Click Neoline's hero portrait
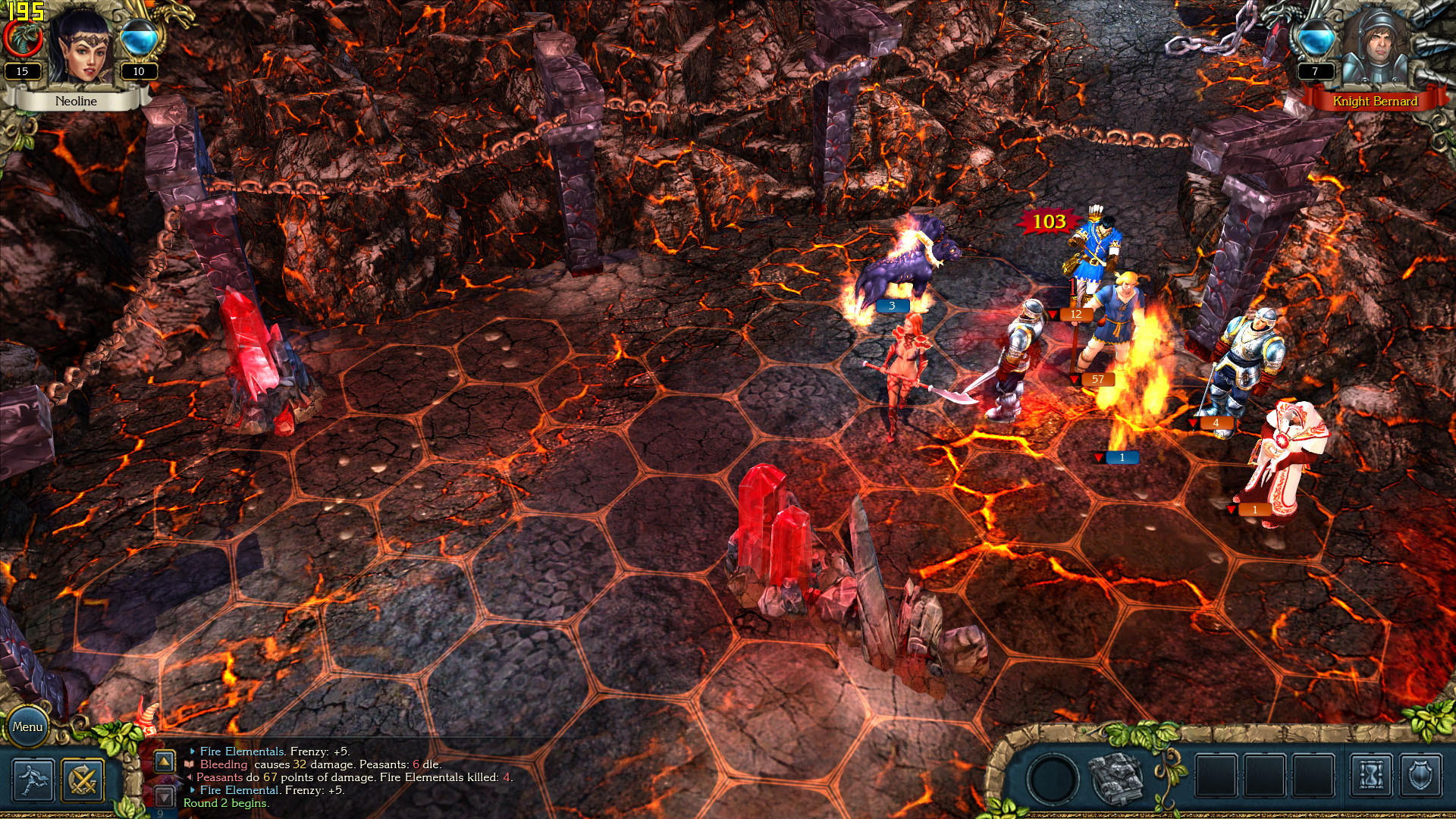1456x819 pixels. point(82,47)
